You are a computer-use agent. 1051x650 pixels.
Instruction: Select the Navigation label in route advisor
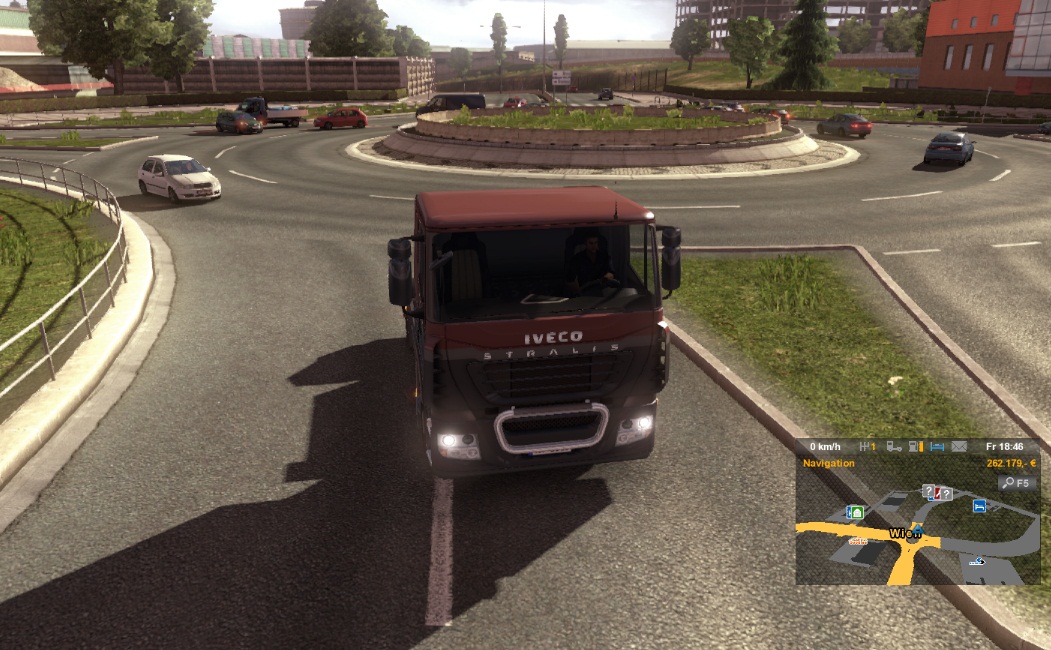click(x=827, y=463)
